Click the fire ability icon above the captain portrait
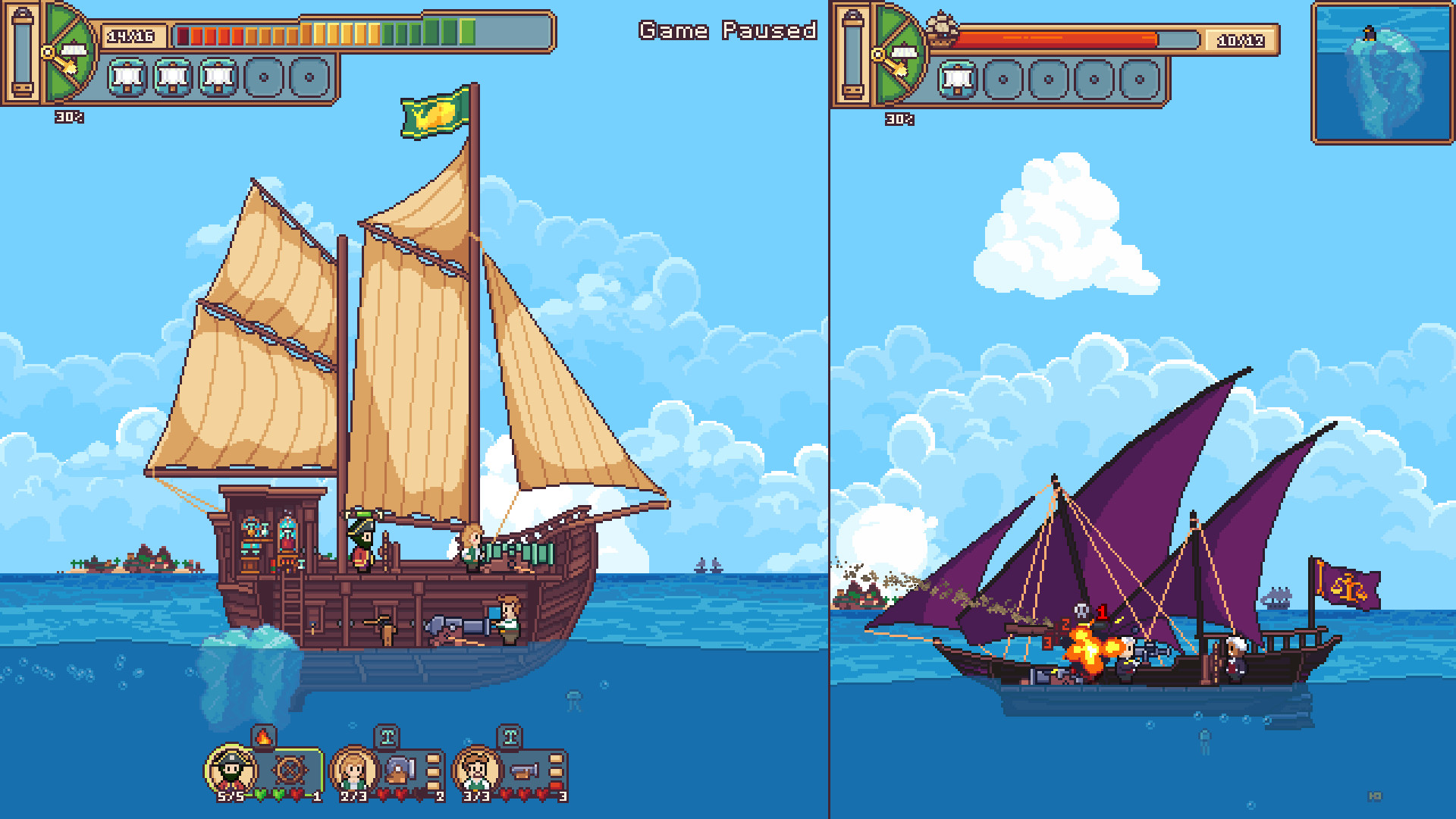Screen dimensions: 1456x819 [x=262, y=739]
